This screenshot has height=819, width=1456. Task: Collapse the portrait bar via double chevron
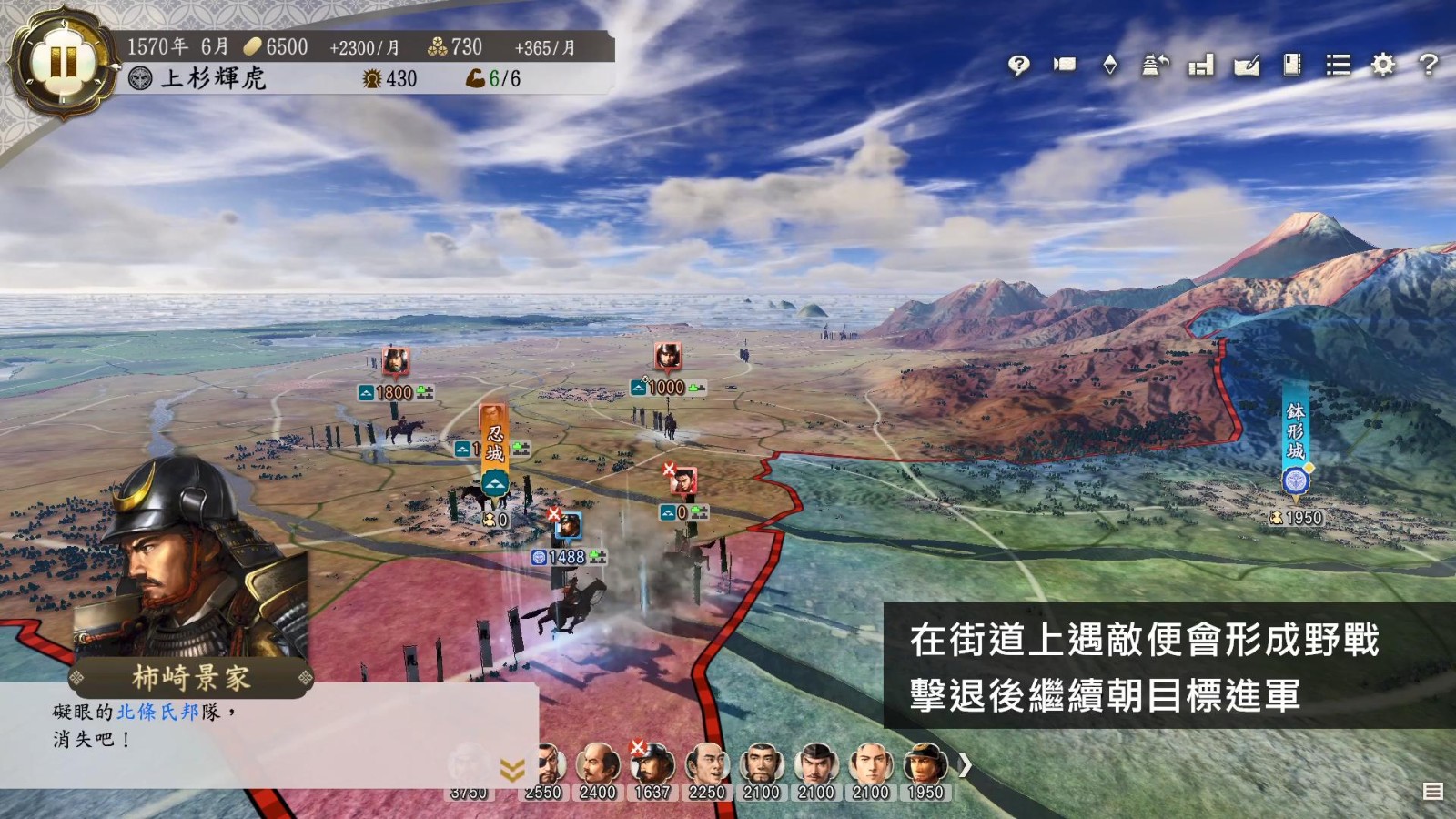coord(514,767)
